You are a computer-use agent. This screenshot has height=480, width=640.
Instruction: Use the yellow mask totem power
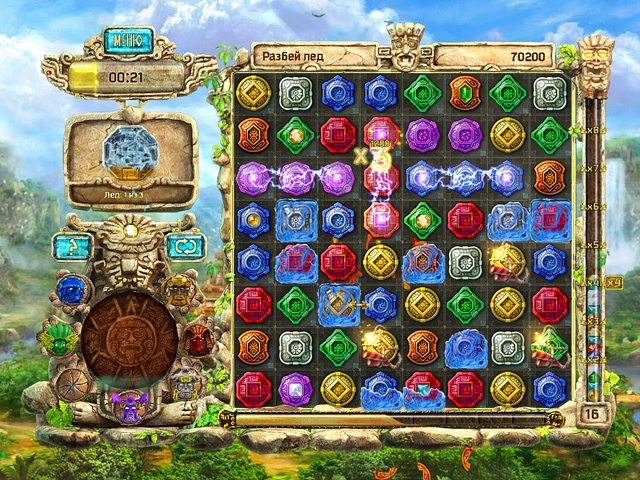pos(179,290)
